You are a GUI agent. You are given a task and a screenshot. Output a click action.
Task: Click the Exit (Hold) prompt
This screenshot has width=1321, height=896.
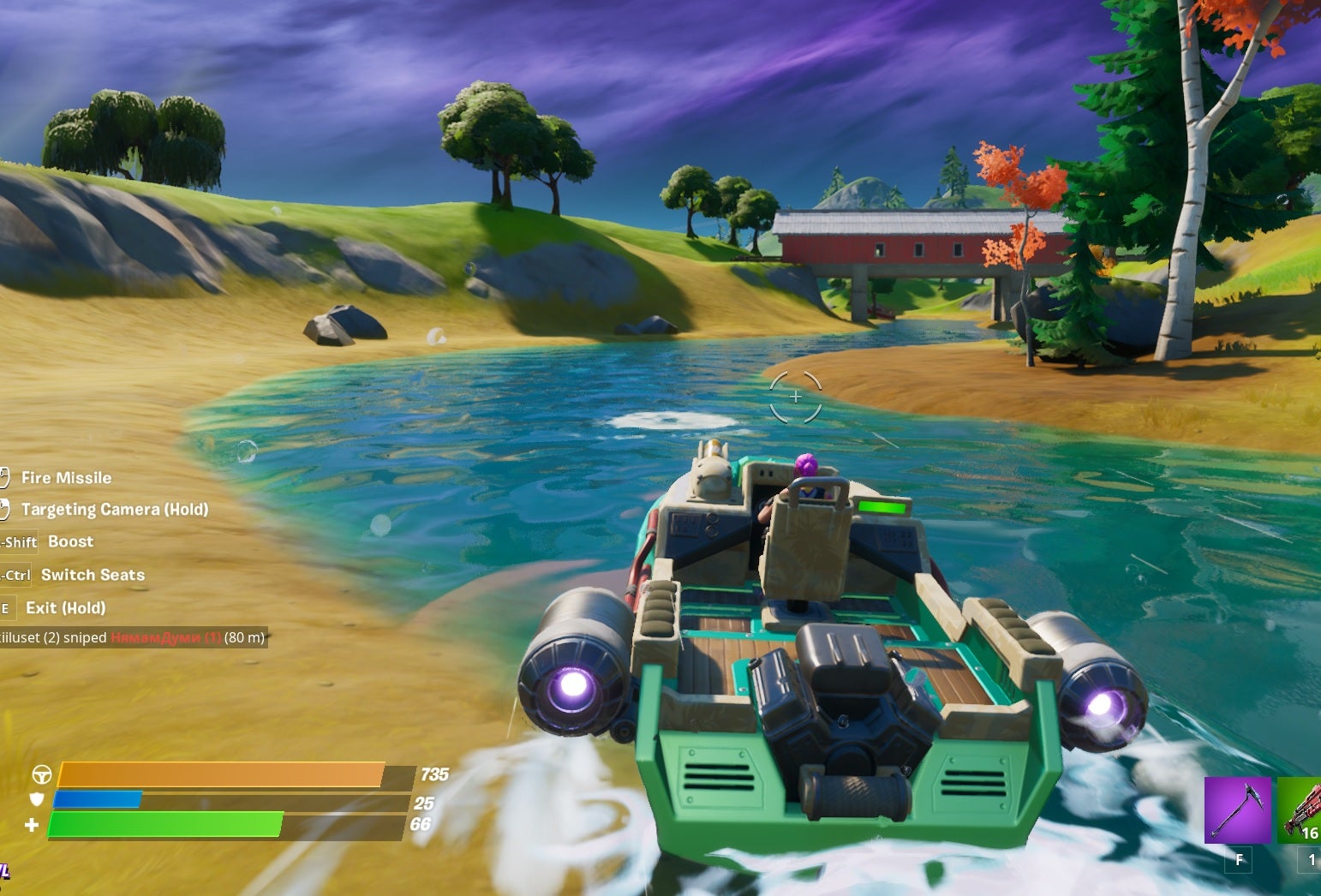[65, 607]
